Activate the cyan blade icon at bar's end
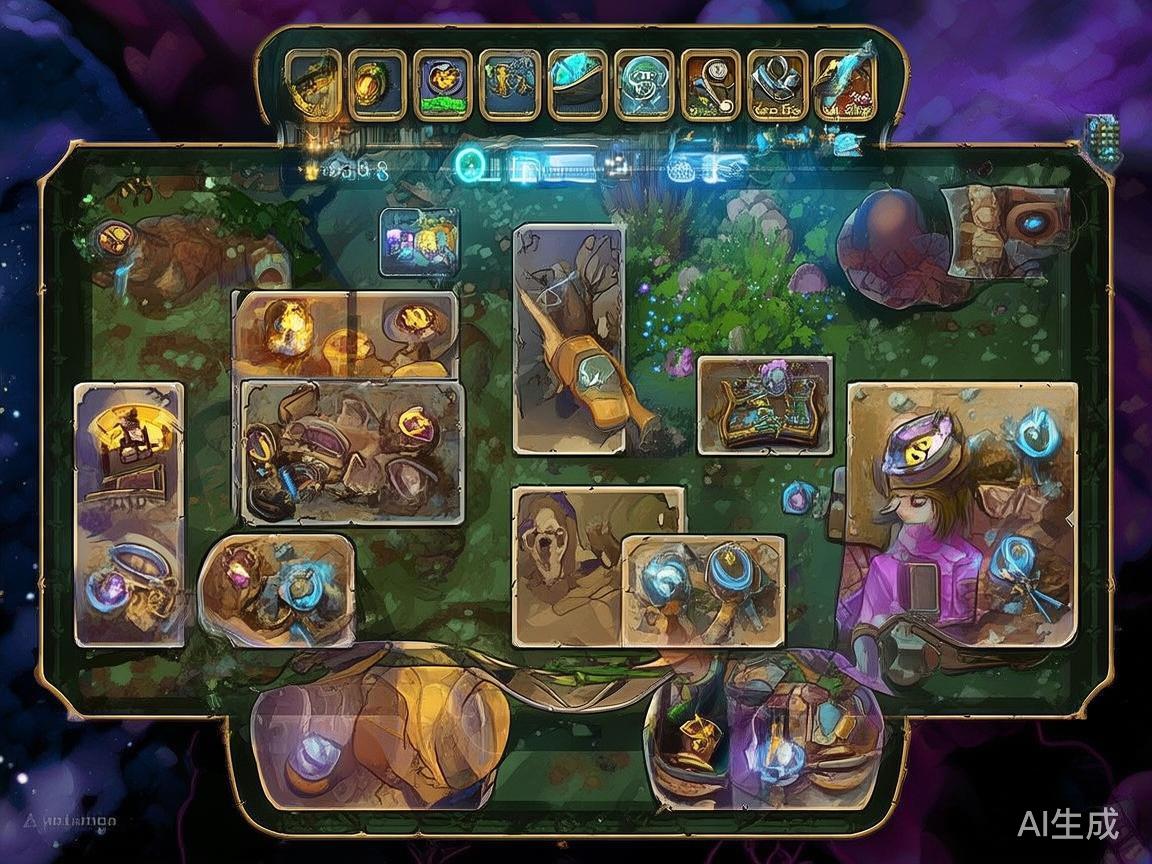This screenshot has height=864, width=1152. click(845, 84)
